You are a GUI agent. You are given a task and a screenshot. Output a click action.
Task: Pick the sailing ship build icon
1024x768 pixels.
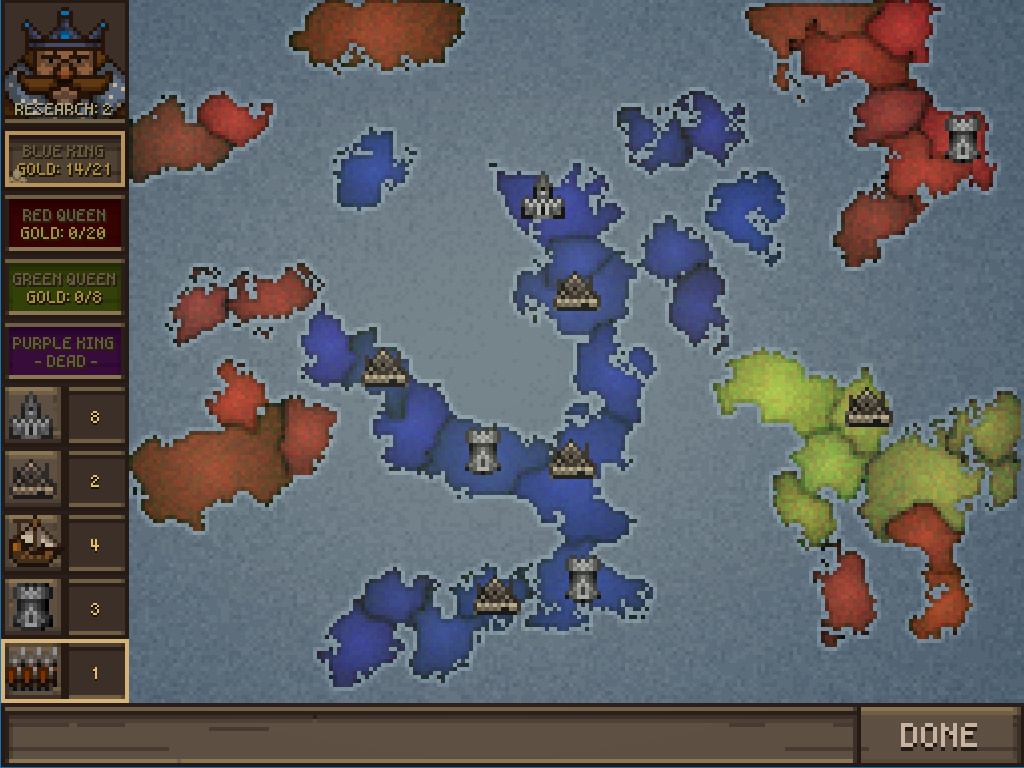point(31,544)
